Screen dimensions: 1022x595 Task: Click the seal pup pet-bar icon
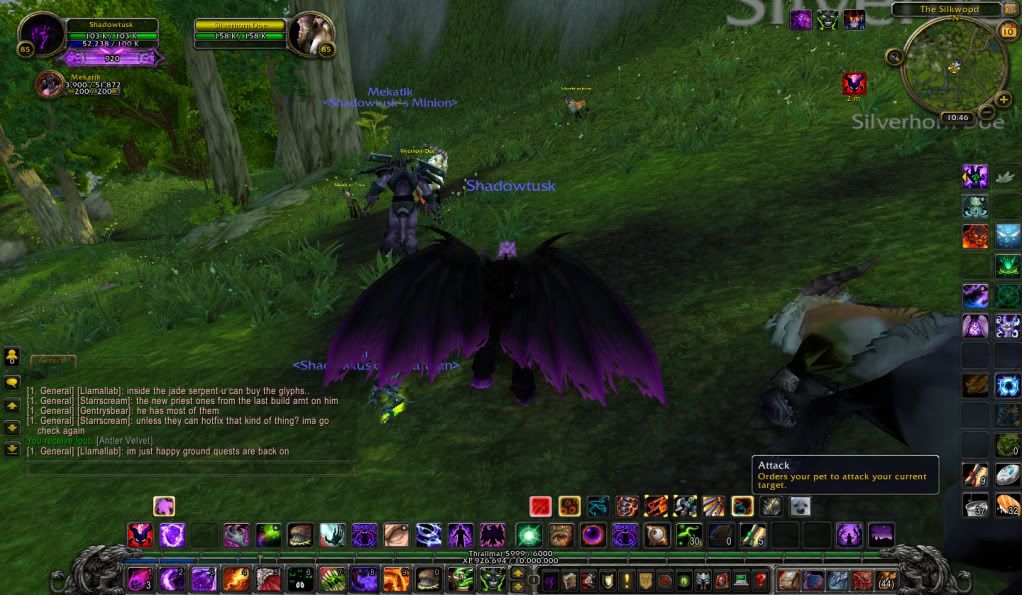(800, 506)
